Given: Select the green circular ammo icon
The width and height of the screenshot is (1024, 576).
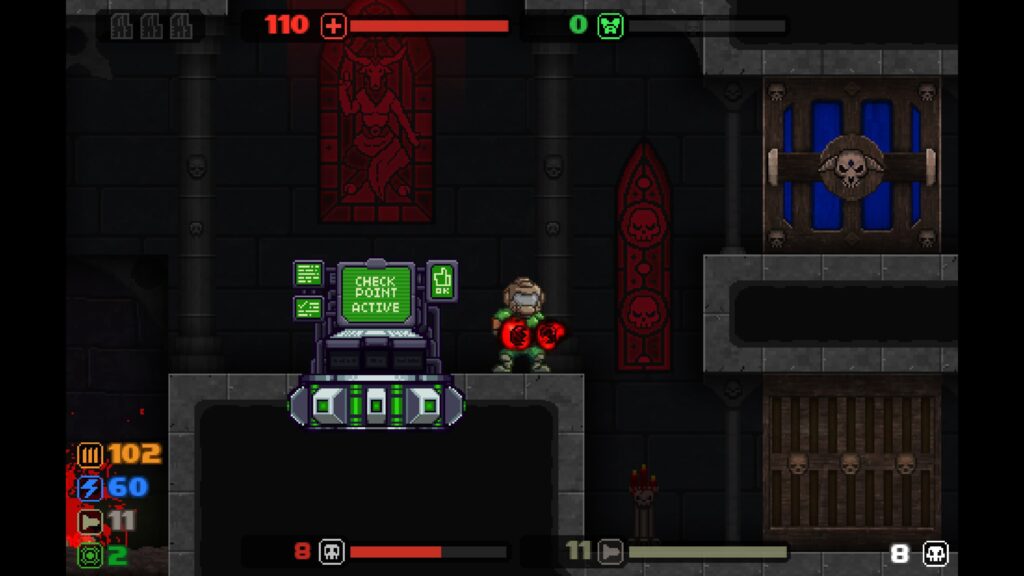Looking at the screenshot, I should point(91,555).
